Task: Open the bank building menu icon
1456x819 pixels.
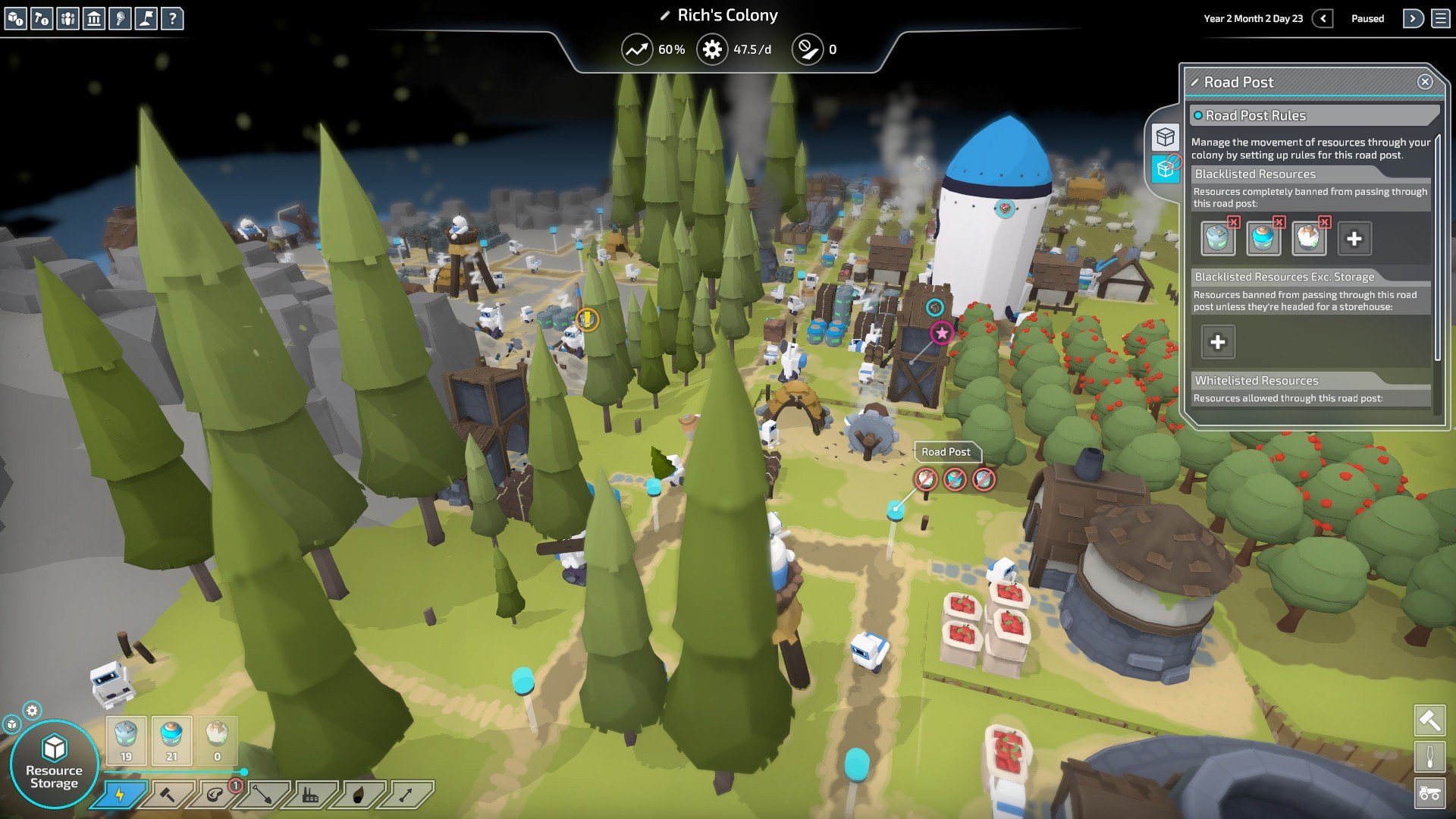Action: tap(94, 18)
